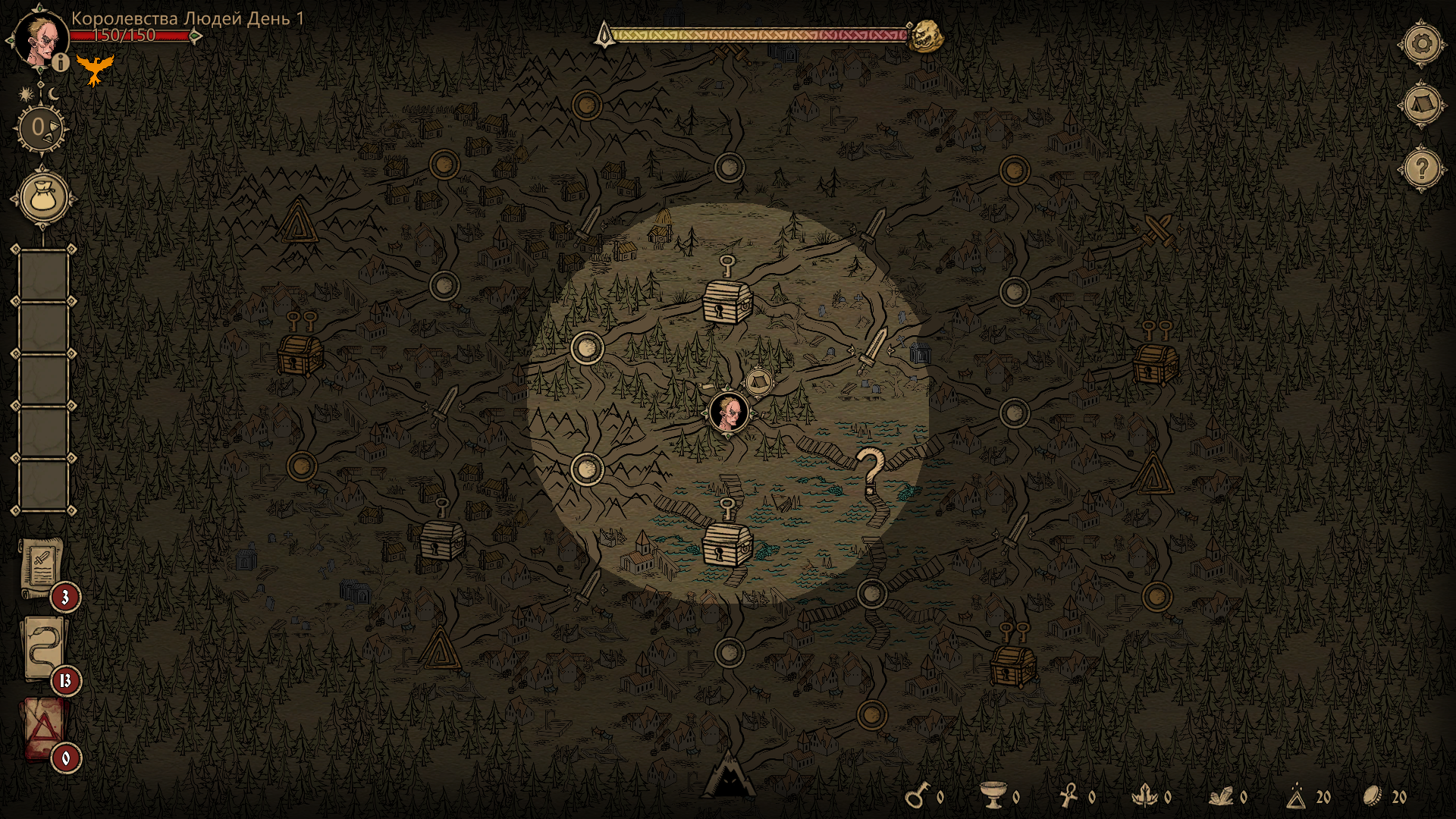Open the sword card deck
Viewport: 1456px width, 819px height.
41,569
